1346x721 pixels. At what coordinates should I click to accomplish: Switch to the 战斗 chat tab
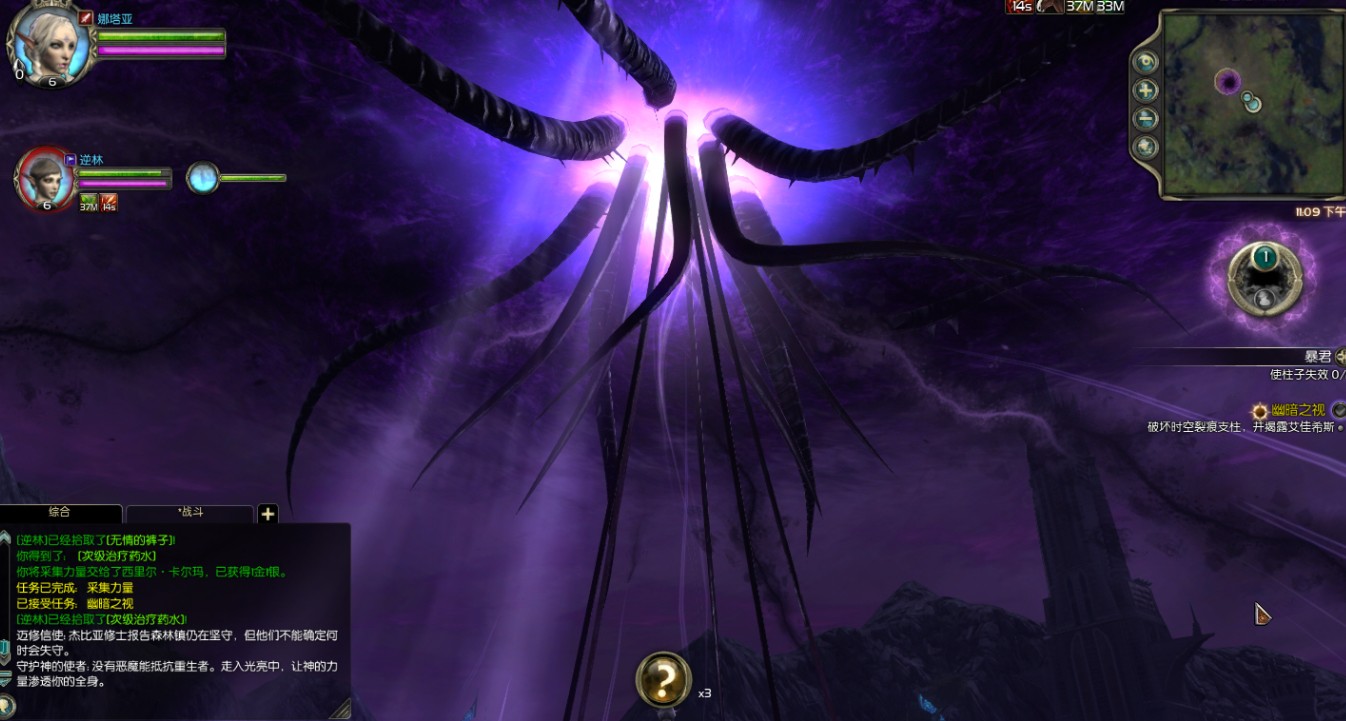[190, 512]
